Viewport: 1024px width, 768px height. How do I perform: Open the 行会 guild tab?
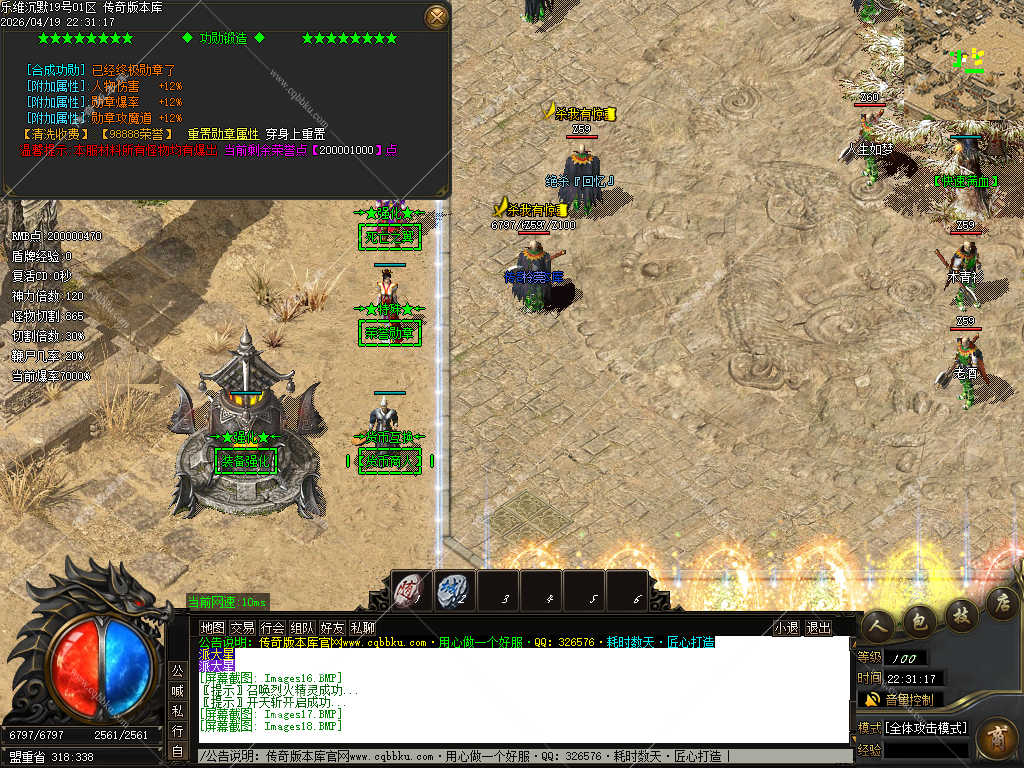click(272, 628)
